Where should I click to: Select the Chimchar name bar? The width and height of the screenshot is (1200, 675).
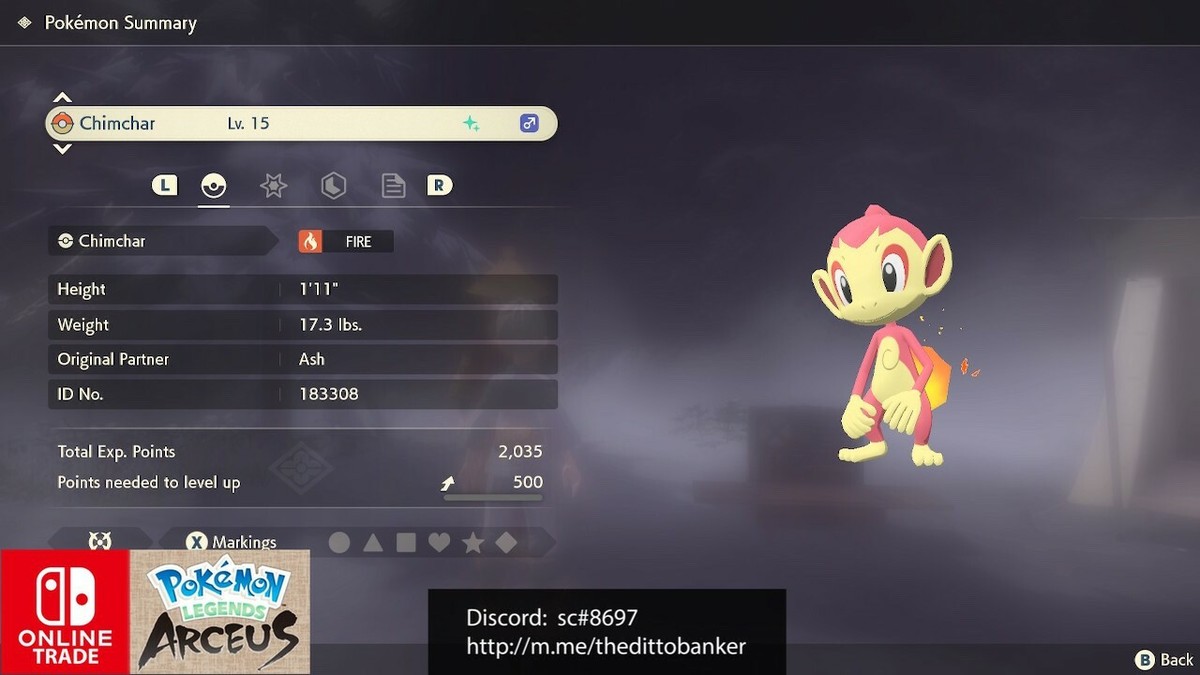click(301, 124)
